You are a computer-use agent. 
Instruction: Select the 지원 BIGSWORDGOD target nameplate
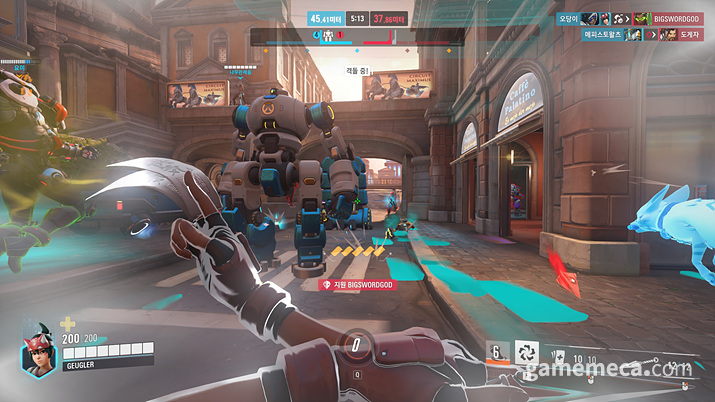[x=357, y=284]
